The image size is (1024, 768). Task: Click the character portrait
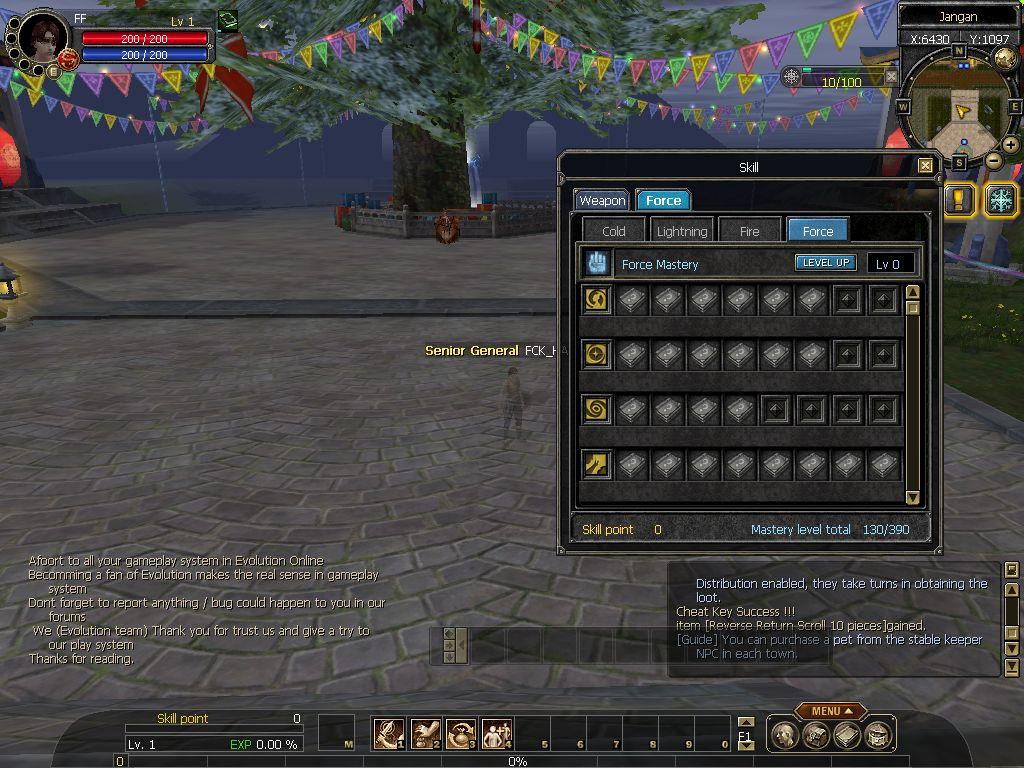tap(40, 40)
